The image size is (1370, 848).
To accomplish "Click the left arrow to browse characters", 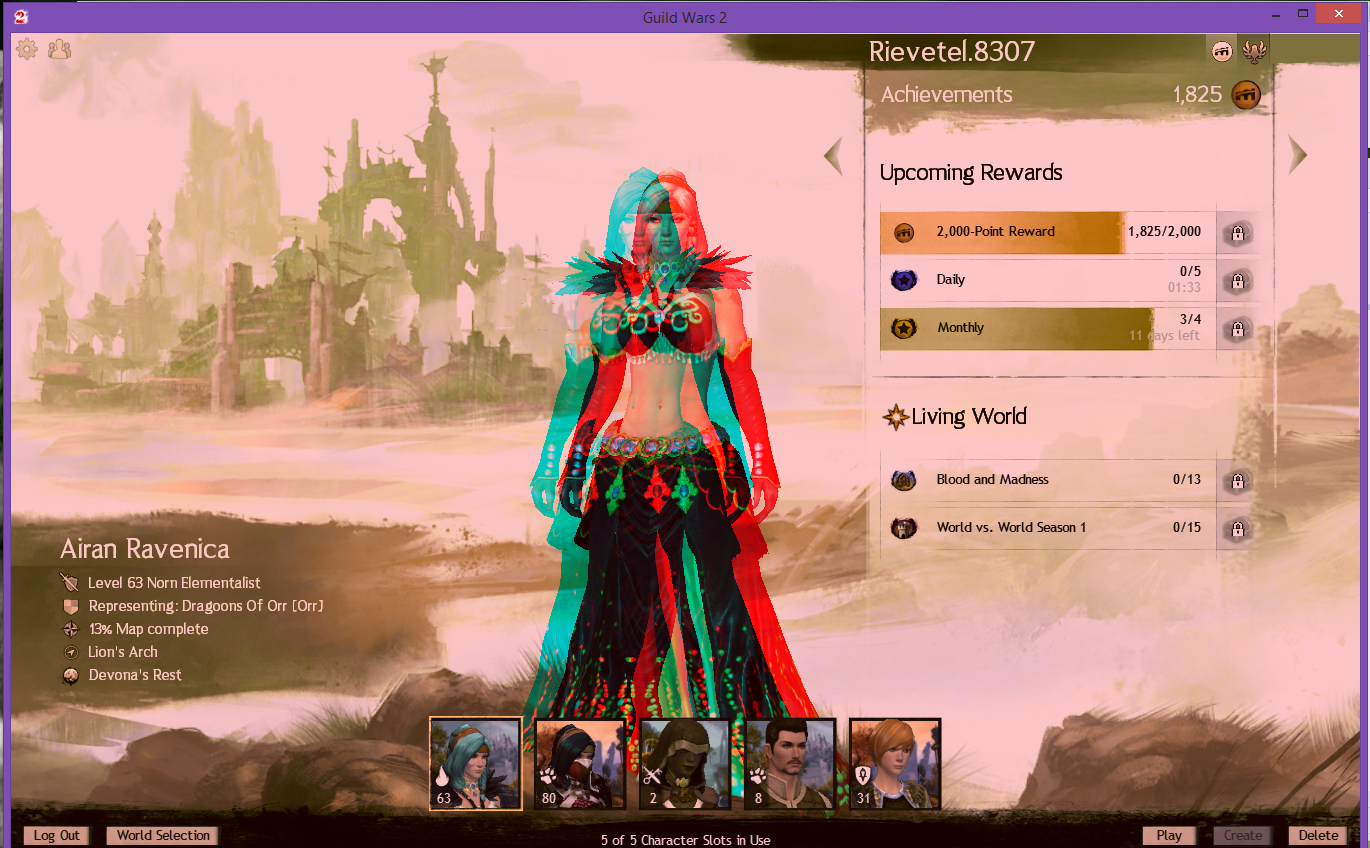I will point(833,155).
